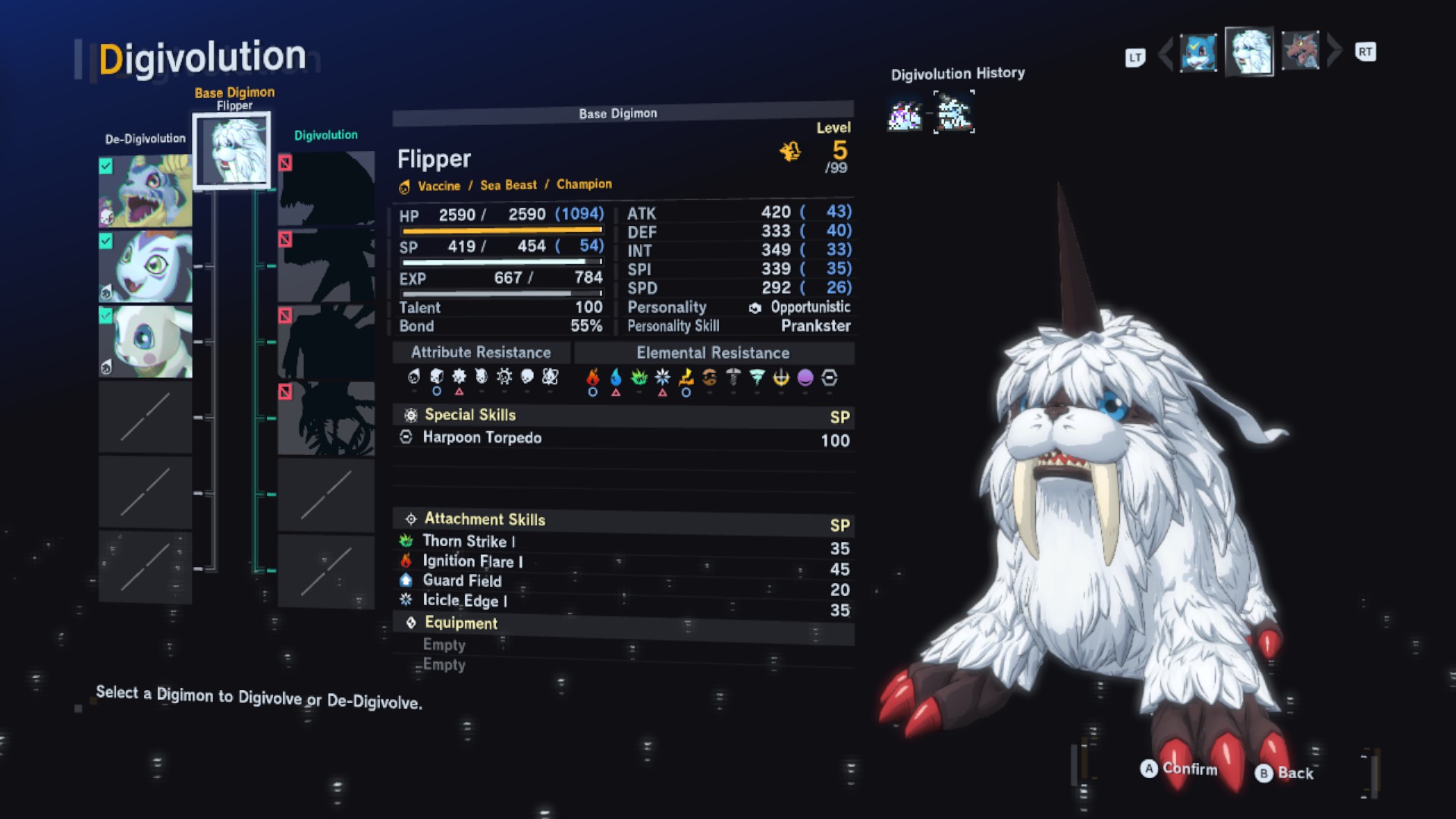Image resolution: width=1456 pixels, height=819 pixels.
Task: Switch to the brown wolf party portrait
Action: pyautogui.click(x=1300, y=52)
